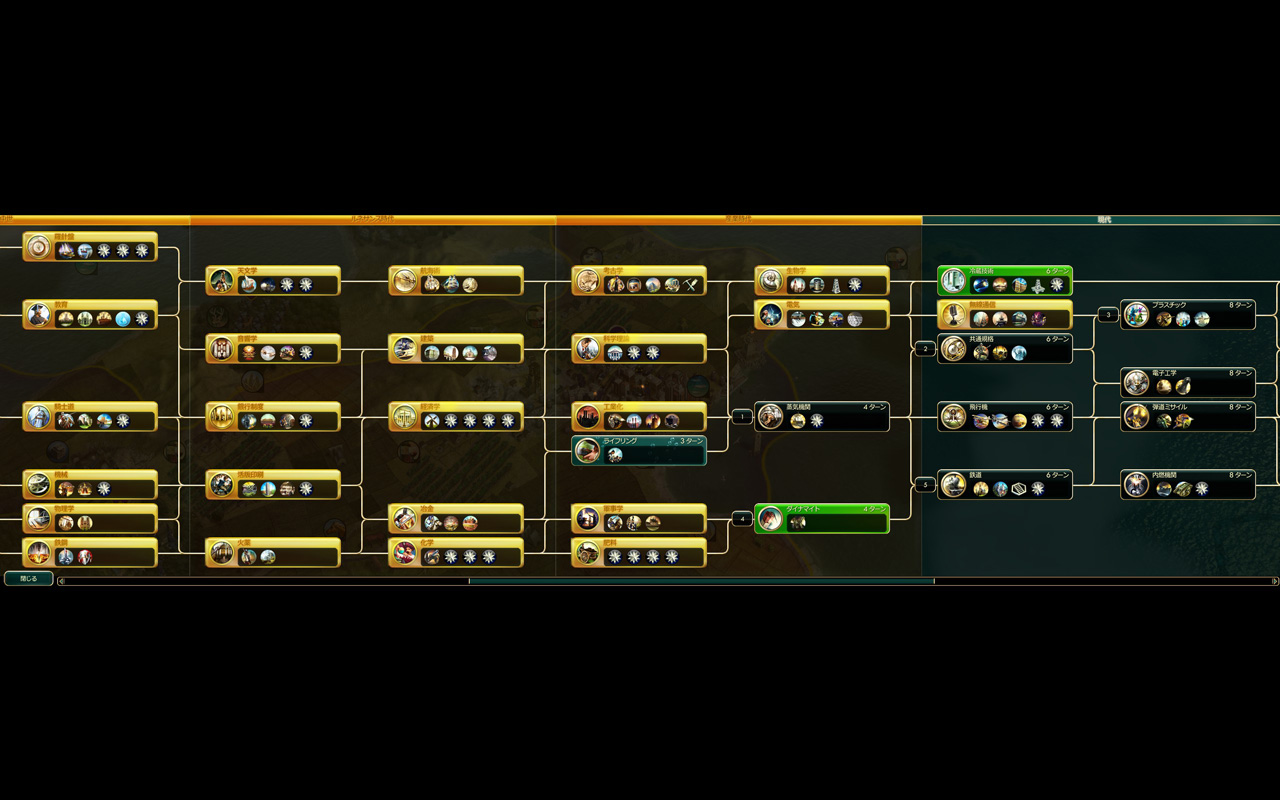Select the ライフリング (Rifling) technology
Viewport: 1280px width, 800px height.
pyautogui.click(x=640, y=451)
